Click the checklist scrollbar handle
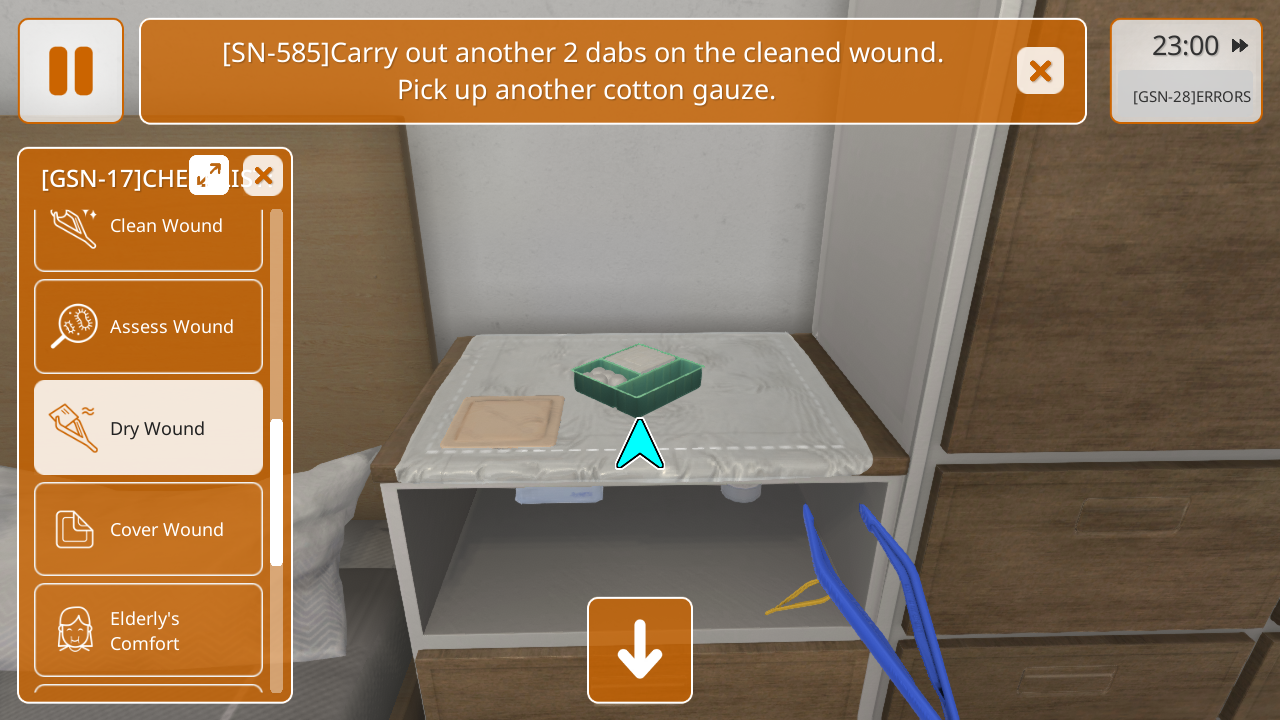This screenshot has width=1280, height=720. click(x=277, y=492)
